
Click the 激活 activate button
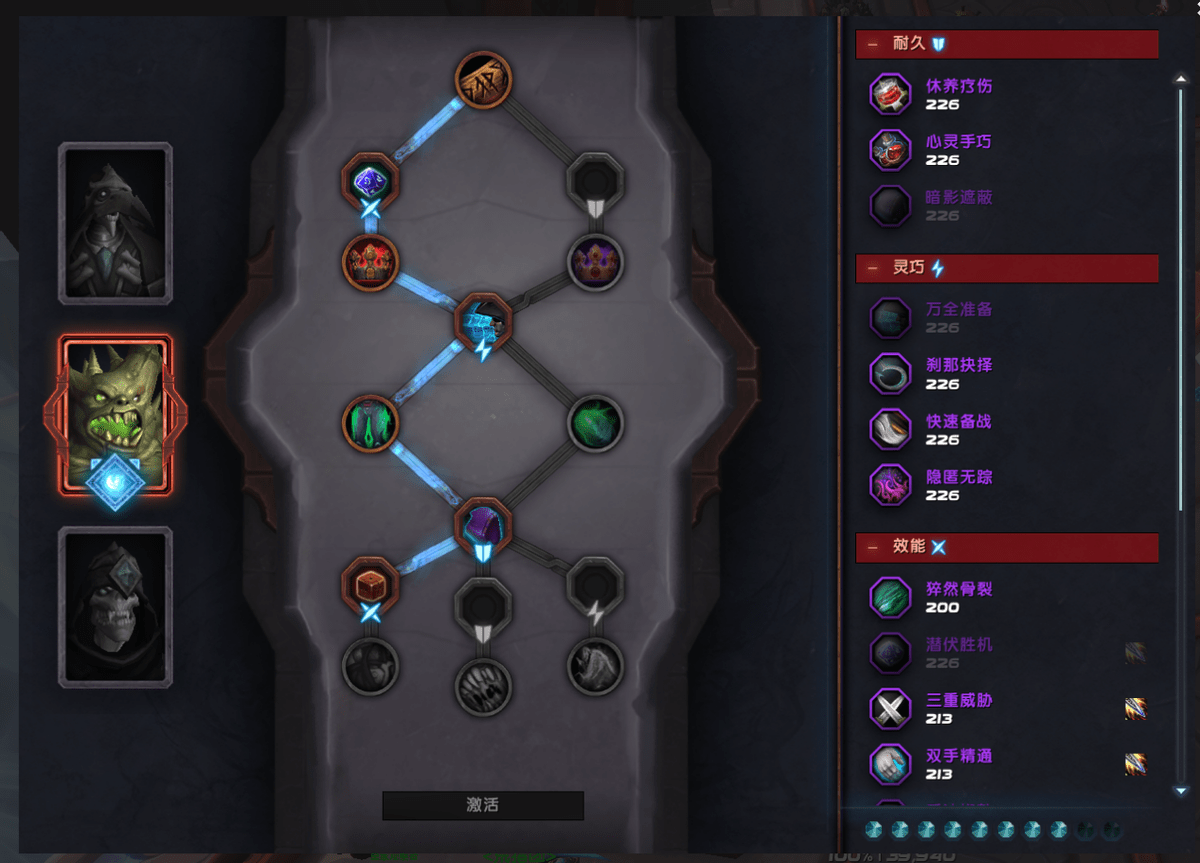[x=483, y=805]
